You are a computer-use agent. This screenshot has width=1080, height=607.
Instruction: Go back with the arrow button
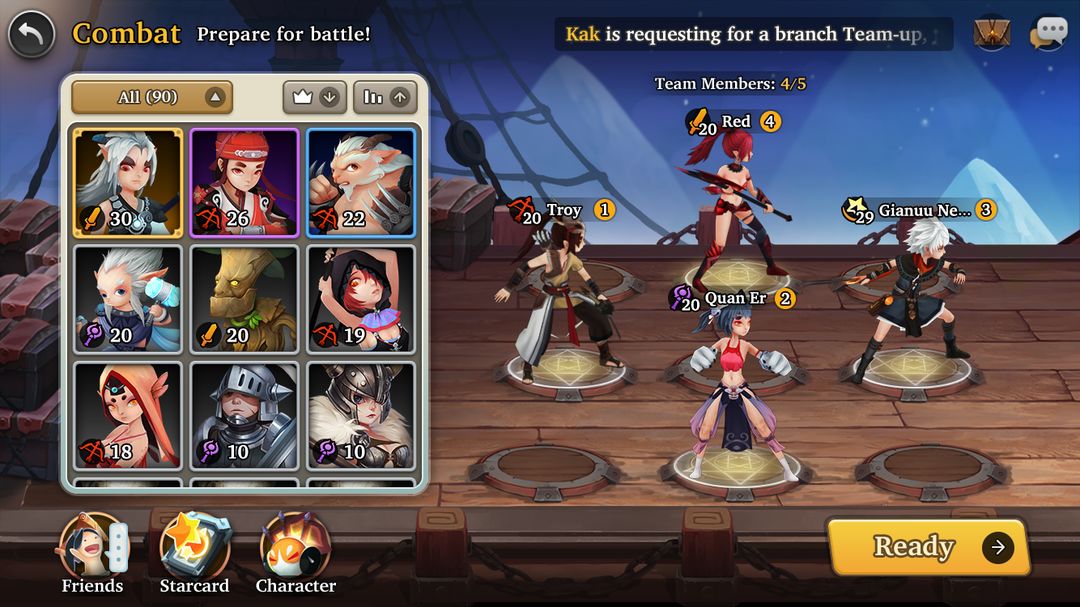coord(31,34)
